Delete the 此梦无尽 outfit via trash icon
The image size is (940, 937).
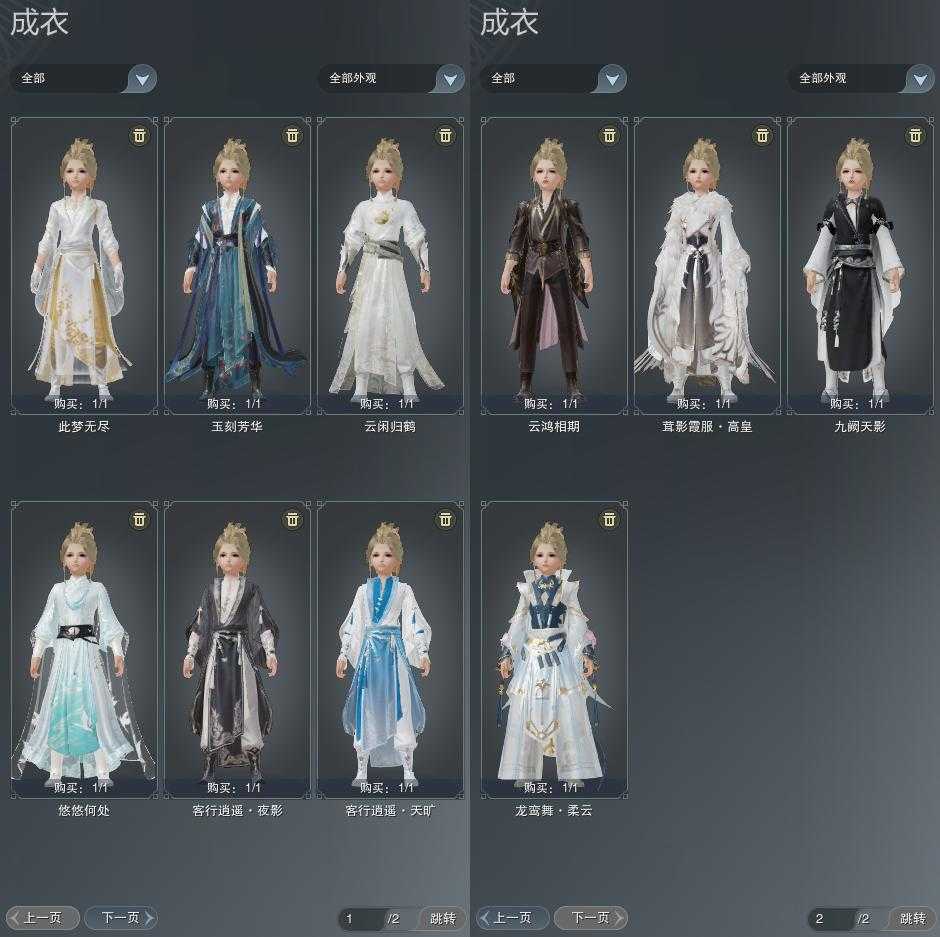pos(139,135)
